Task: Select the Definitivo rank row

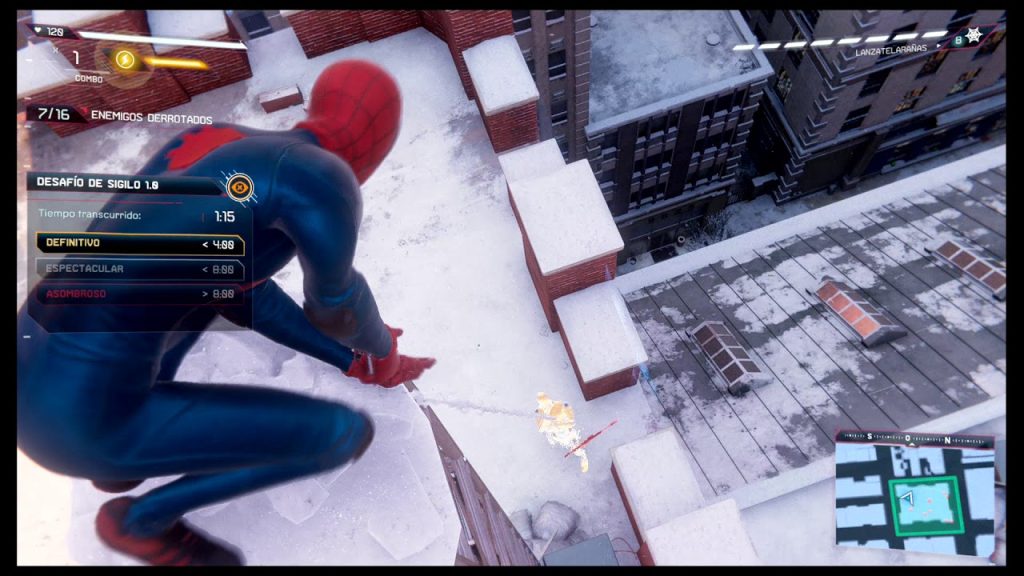Action: pos(140,243)
